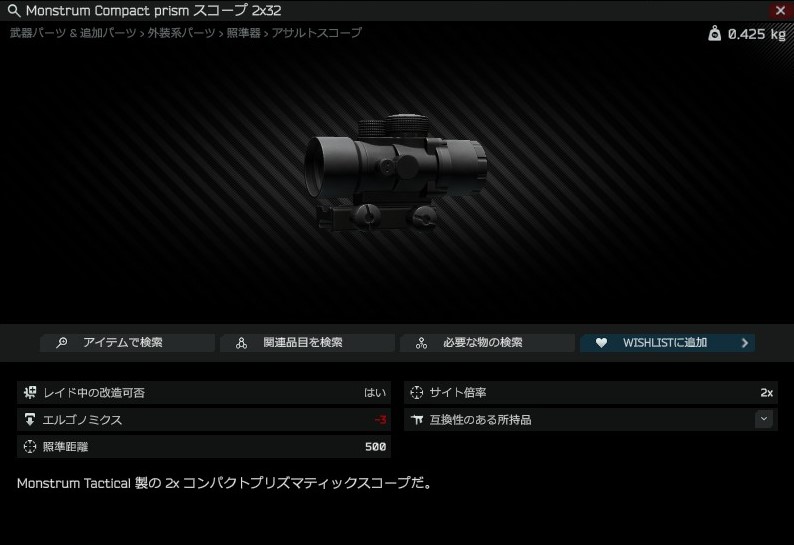Select the 必要な物の検索 button

point(487,343)
